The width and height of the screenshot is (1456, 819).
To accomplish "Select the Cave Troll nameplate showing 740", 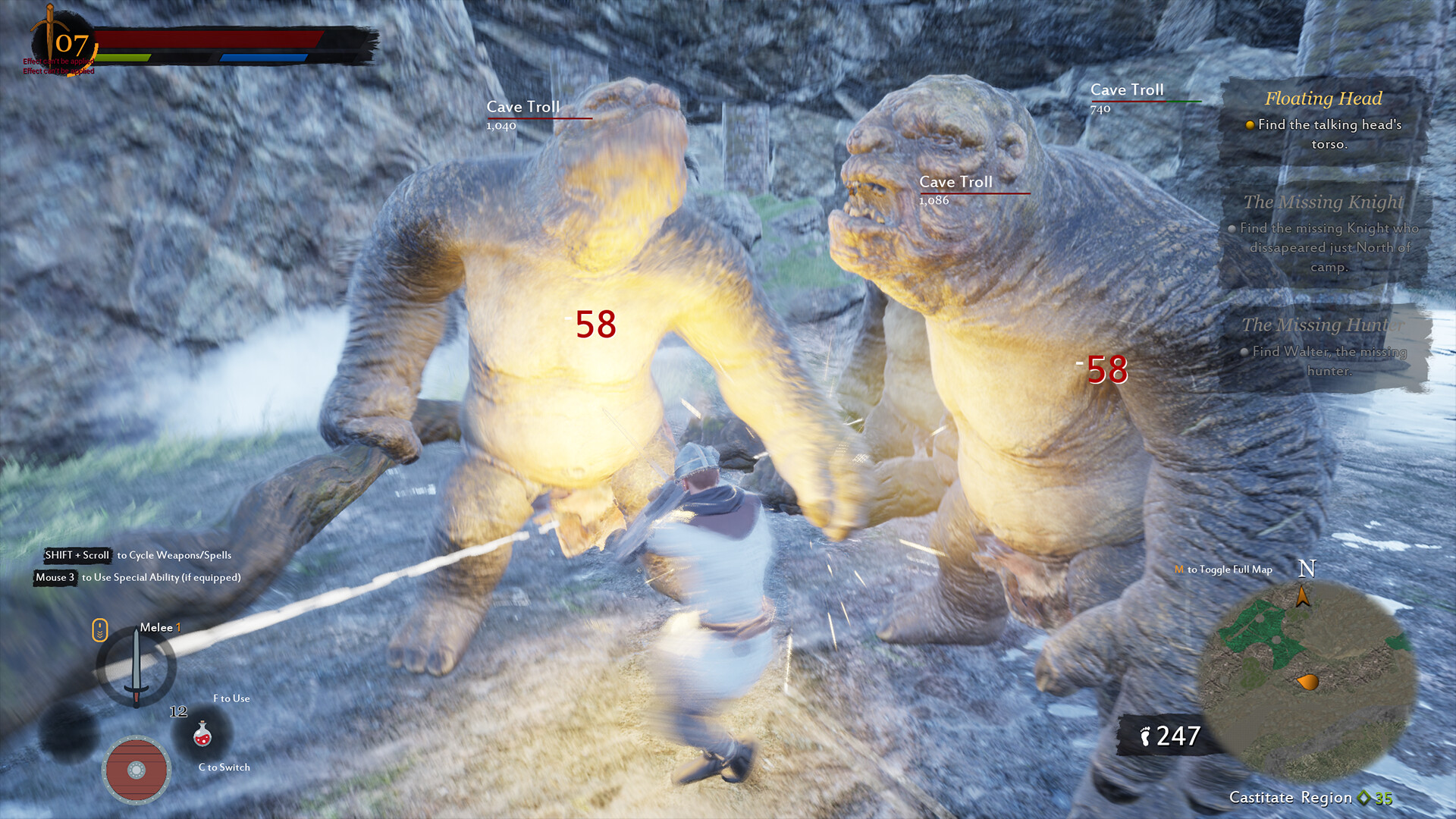I will tap(1126, 89).
